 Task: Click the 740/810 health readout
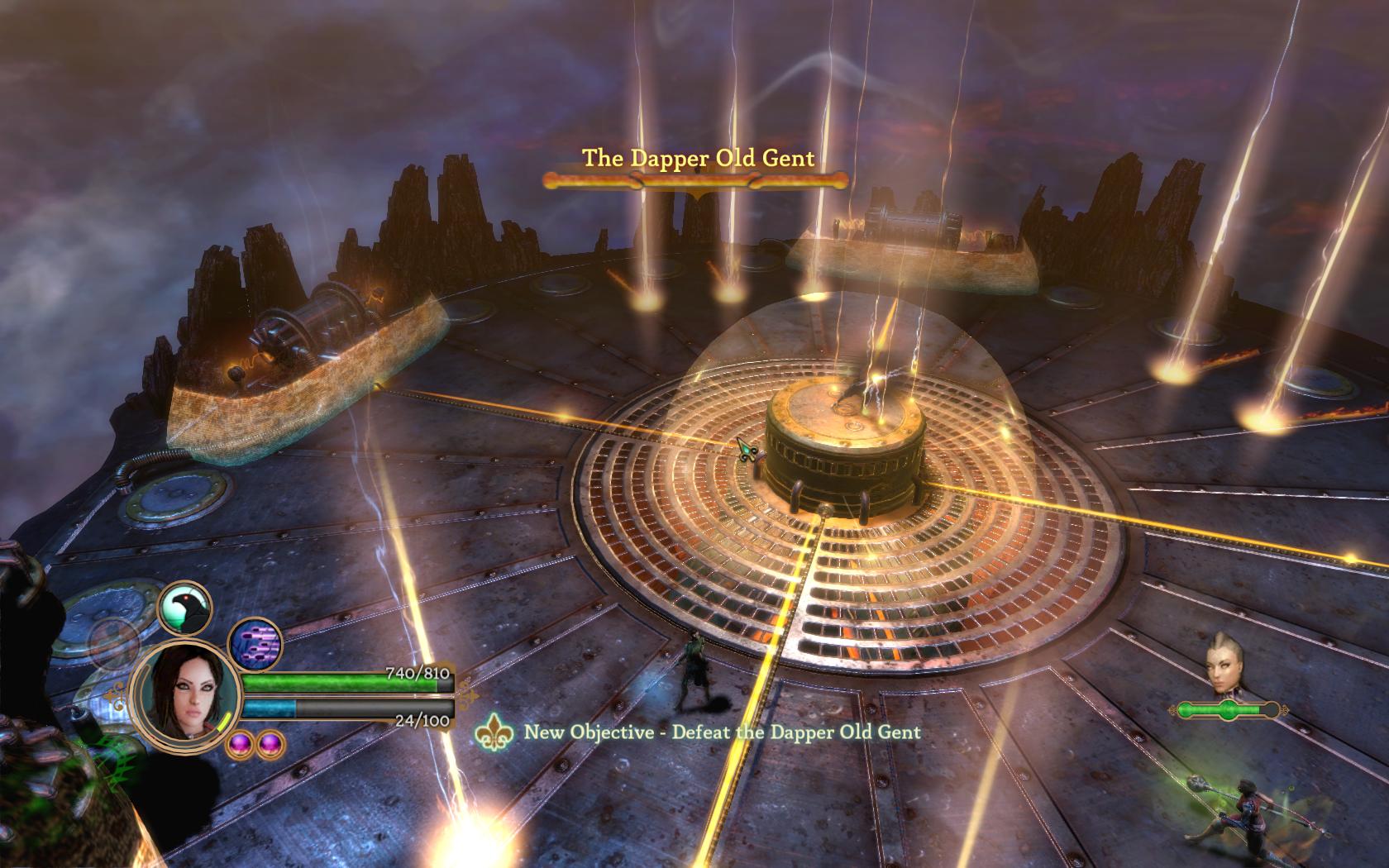pyautogui.click(x=416, y=674)
